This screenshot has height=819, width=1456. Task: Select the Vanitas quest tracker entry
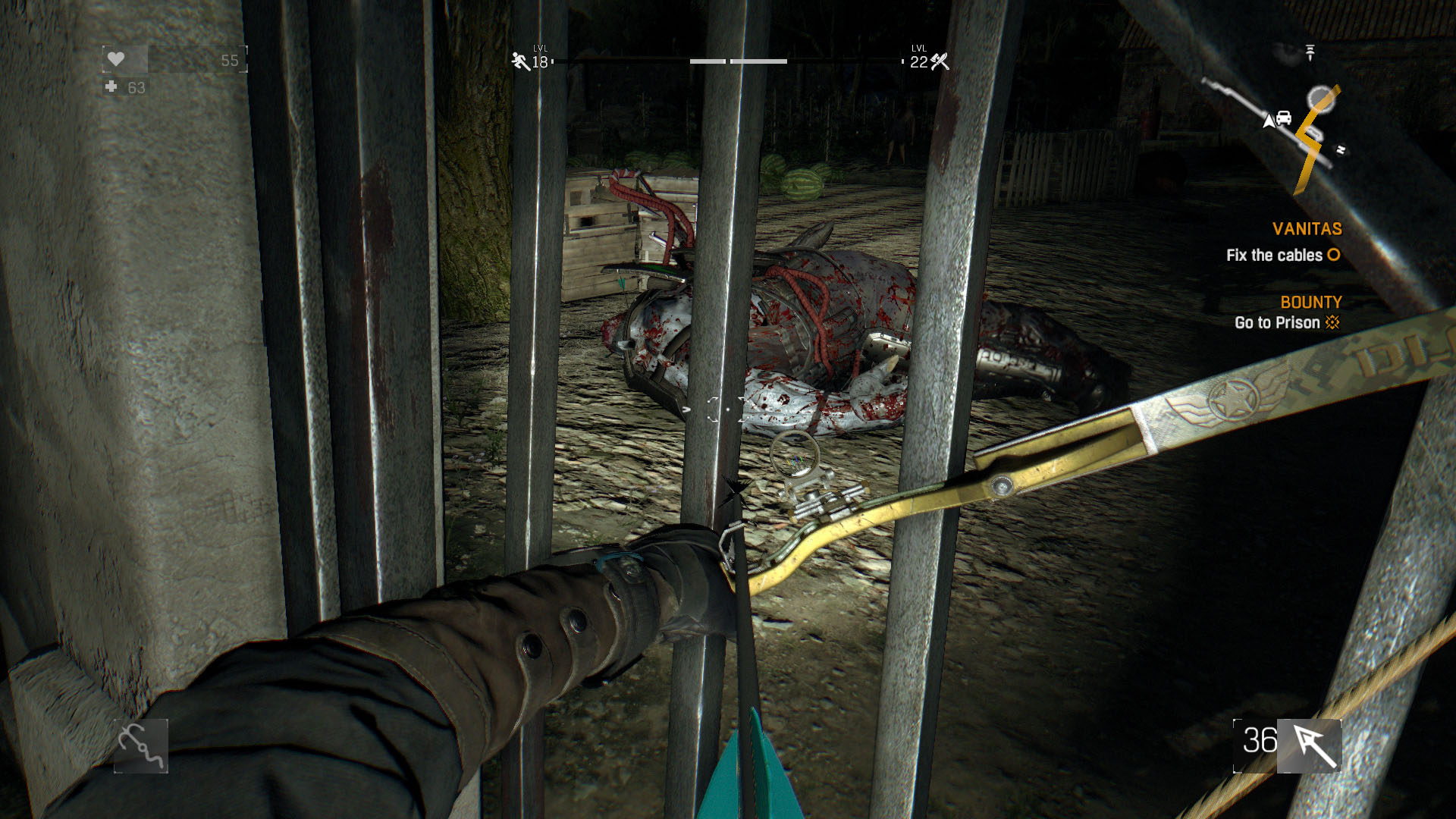[1306, 229]
